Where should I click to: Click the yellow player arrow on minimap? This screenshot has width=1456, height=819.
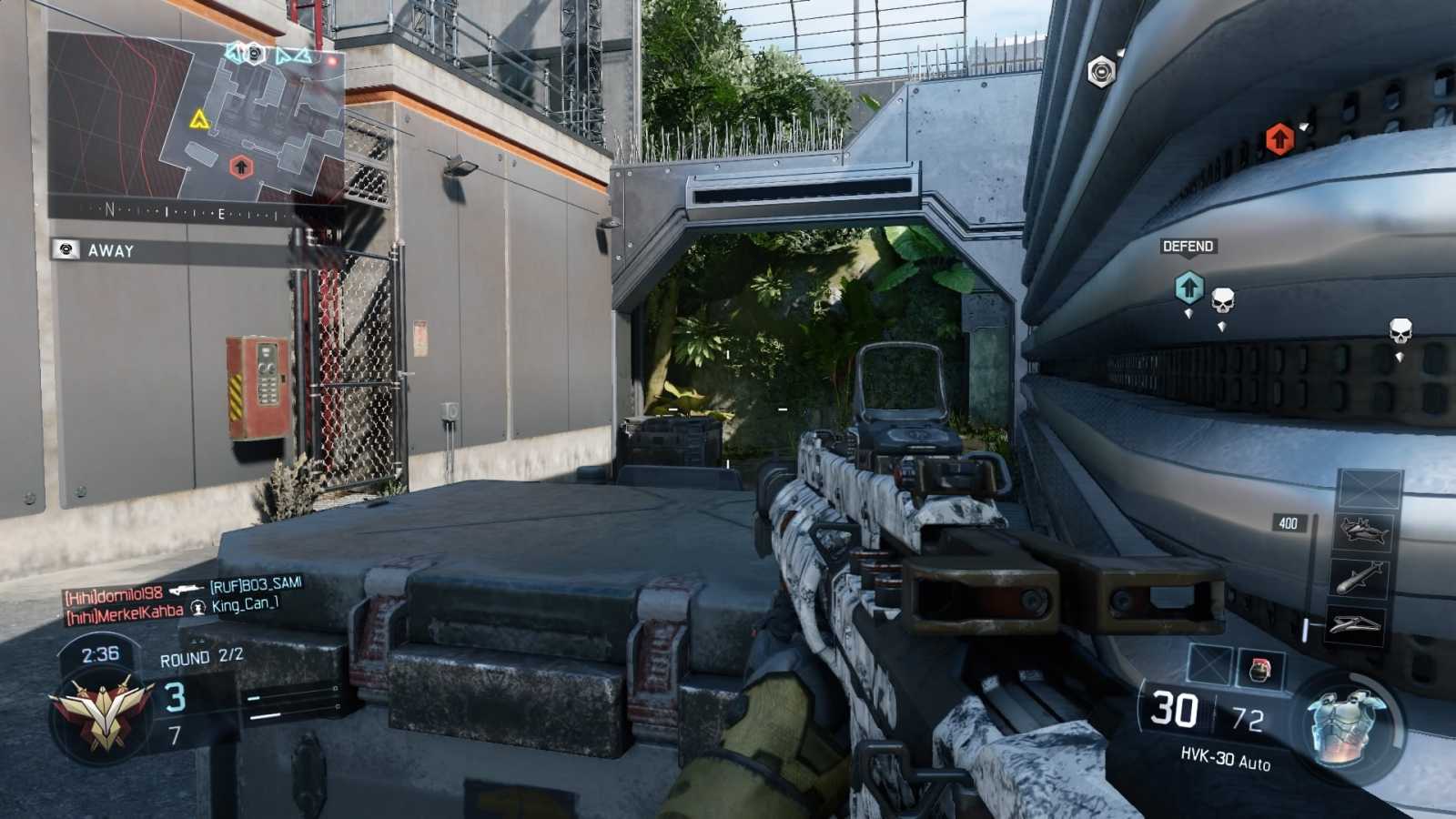point(201,117)
